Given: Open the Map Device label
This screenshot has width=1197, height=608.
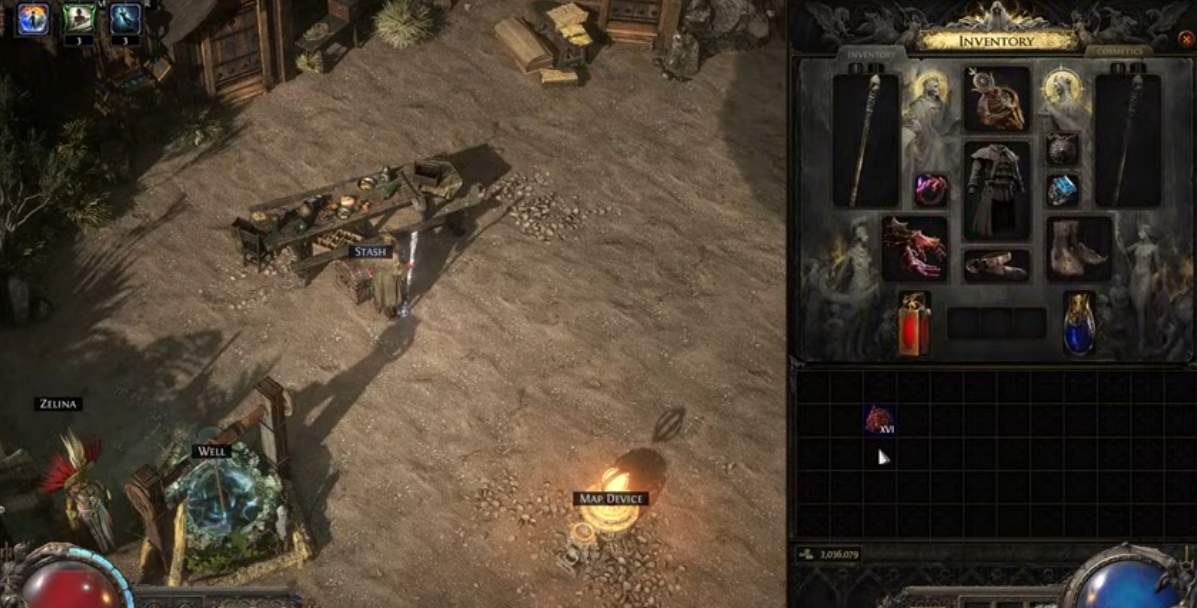Looking at the screenshot, I should click(611, 498).
